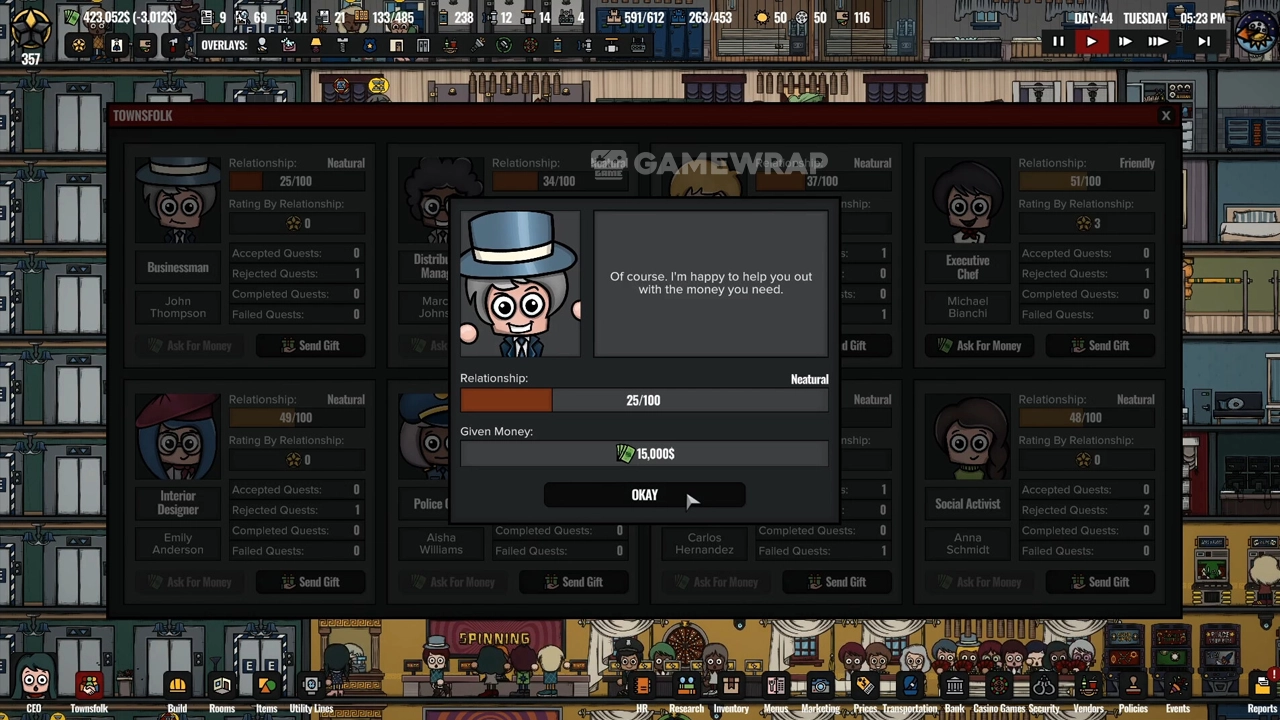Close the Townsfolk window
Screen dimensions: 1280x720
point(1165,116)
